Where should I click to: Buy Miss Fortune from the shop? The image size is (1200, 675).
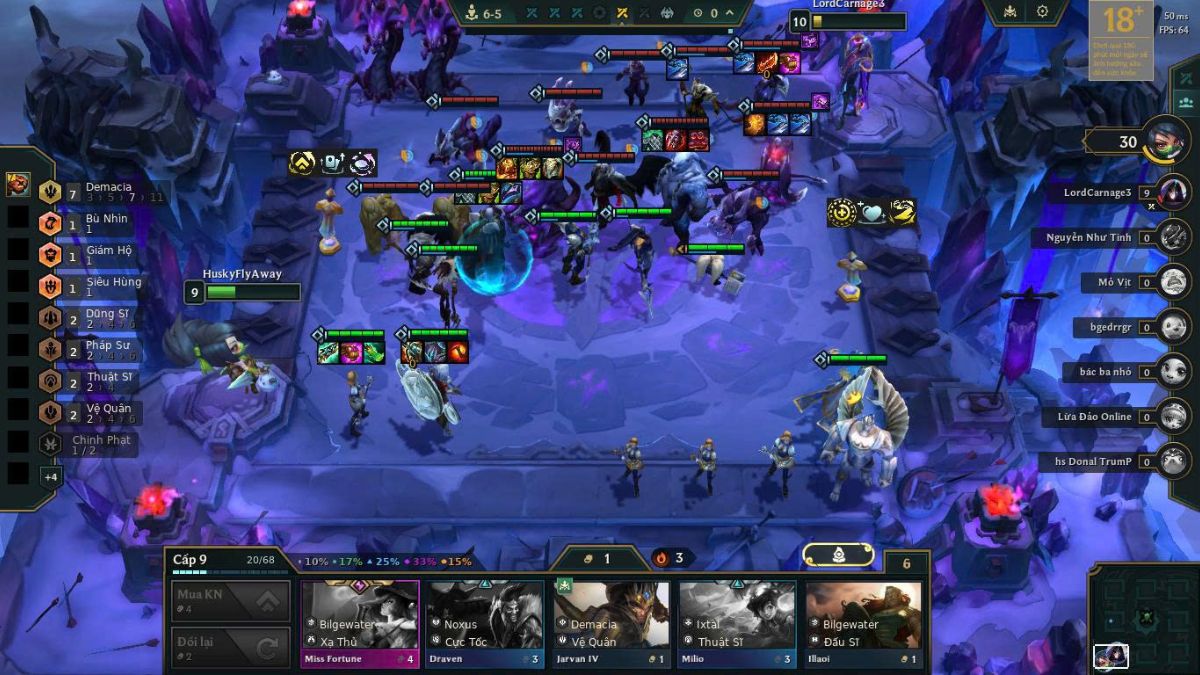click(x=360, y=622)
